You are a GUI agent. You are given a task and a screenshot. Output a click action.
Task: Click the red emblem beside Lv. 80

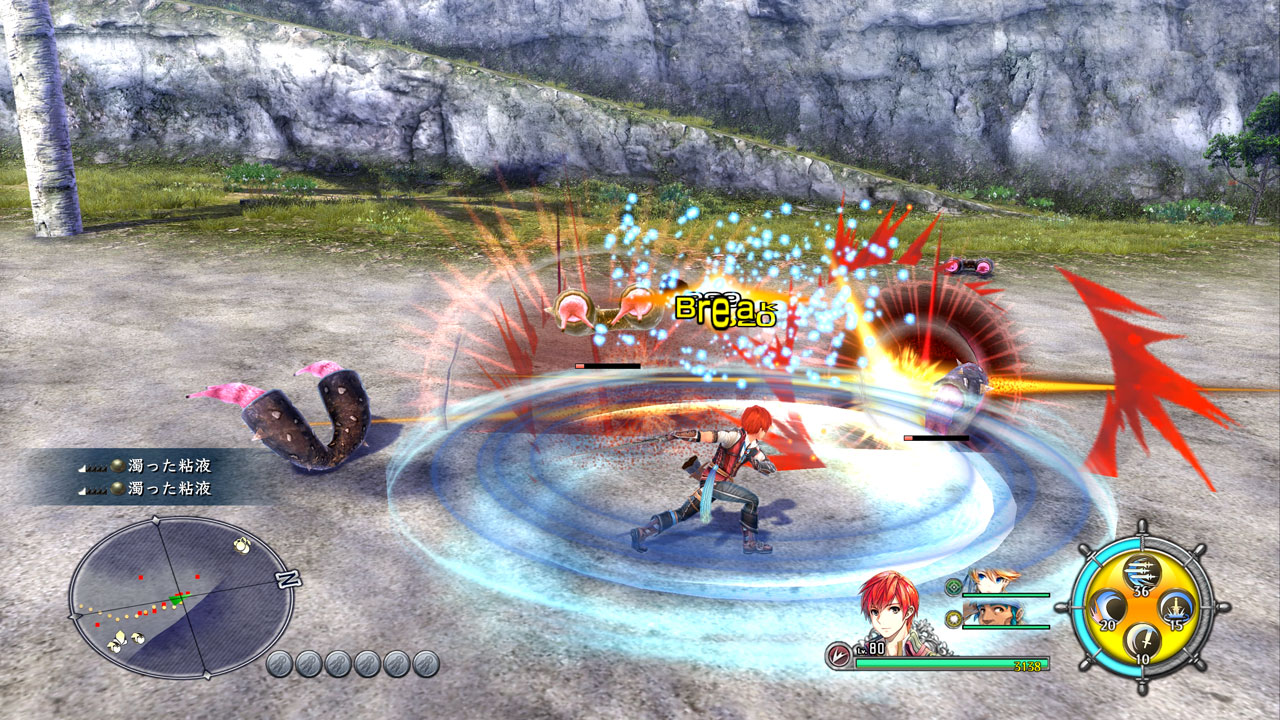[x=837, y=653]
